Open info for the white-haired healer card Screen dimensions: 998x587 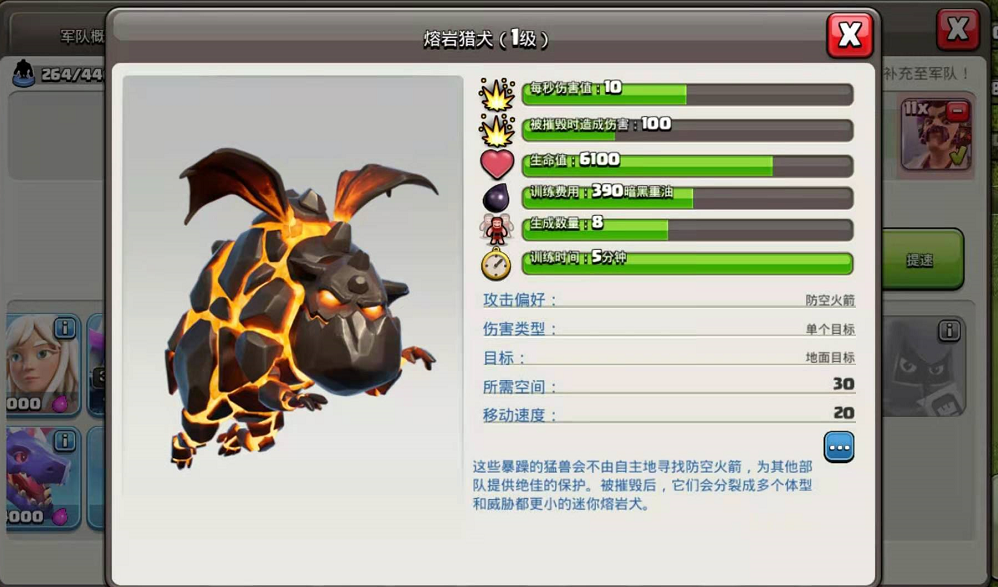coord(65,328)
